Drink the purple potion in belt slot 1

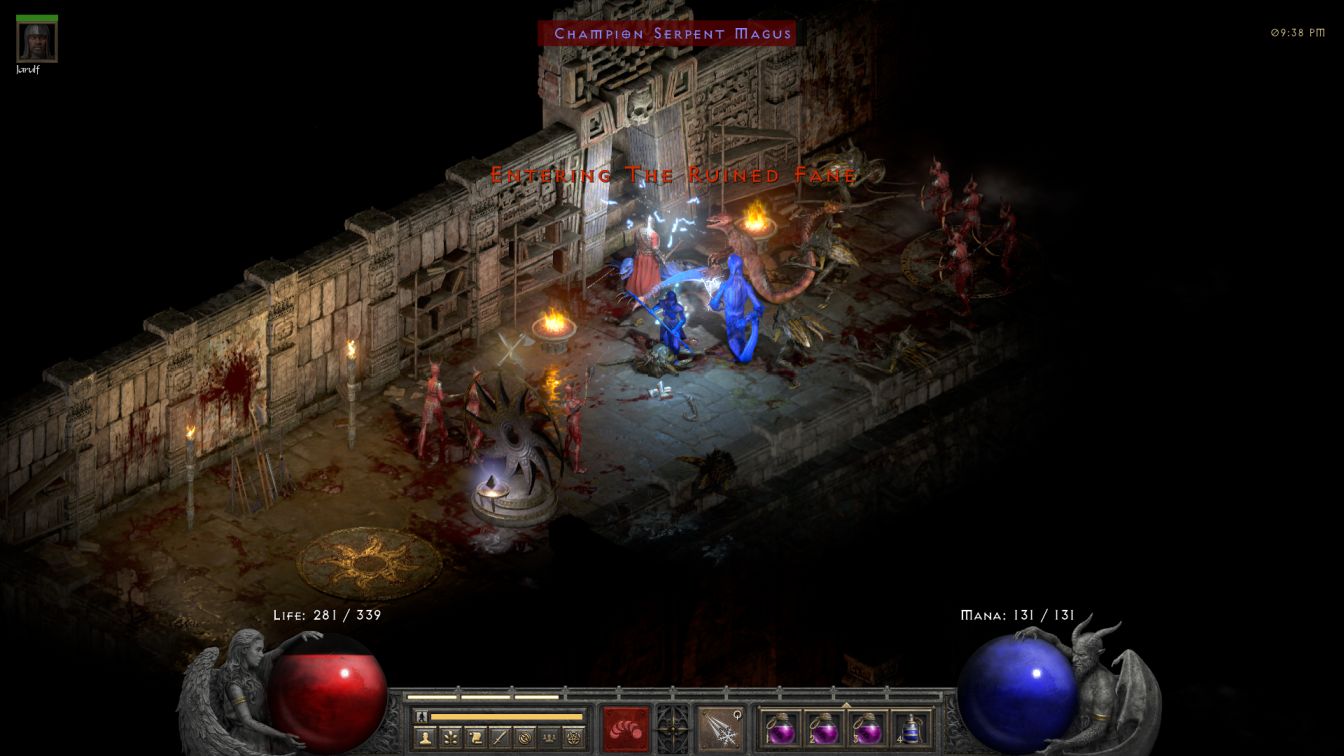point(780,729)
